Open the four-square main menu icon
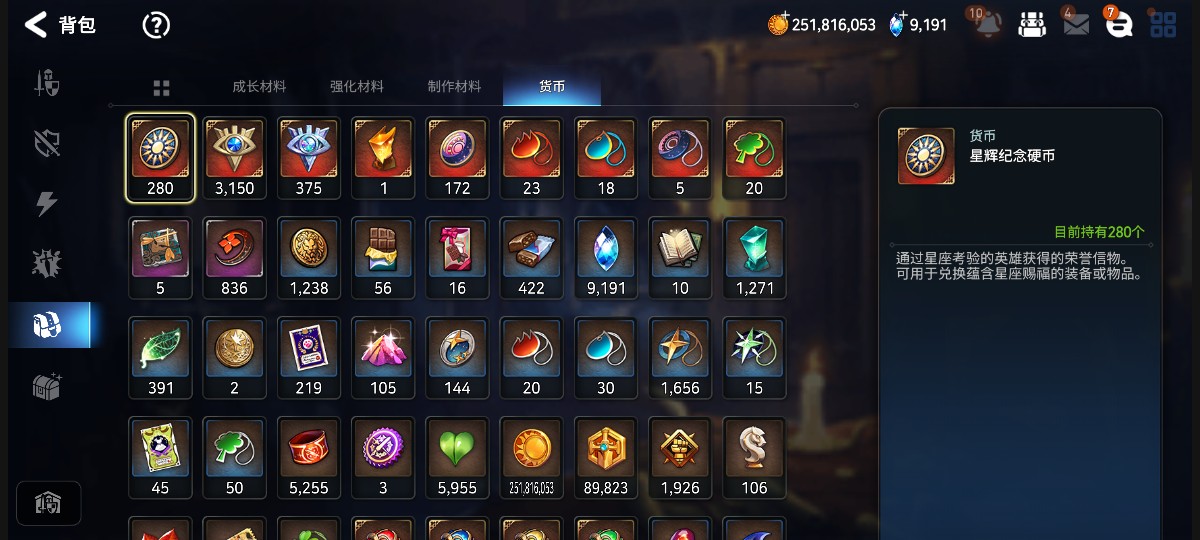The image size is (1200, 540). coord(1163,25)
